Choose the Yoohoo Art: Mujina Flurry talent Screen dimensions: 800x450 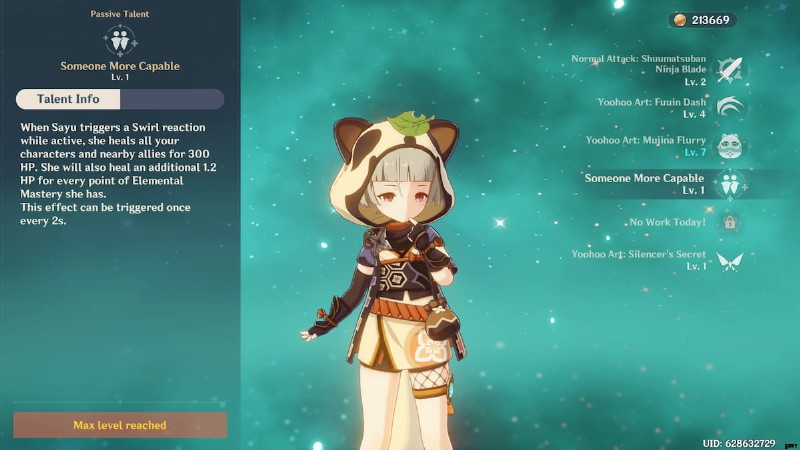[730, 146]
